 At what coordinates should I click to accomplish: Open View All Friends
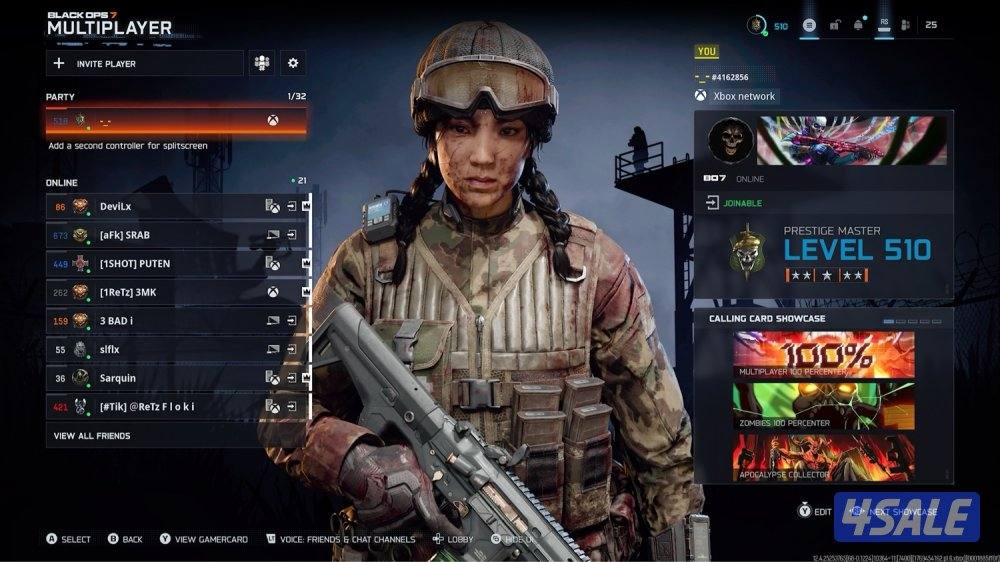[x=92, y=436]
